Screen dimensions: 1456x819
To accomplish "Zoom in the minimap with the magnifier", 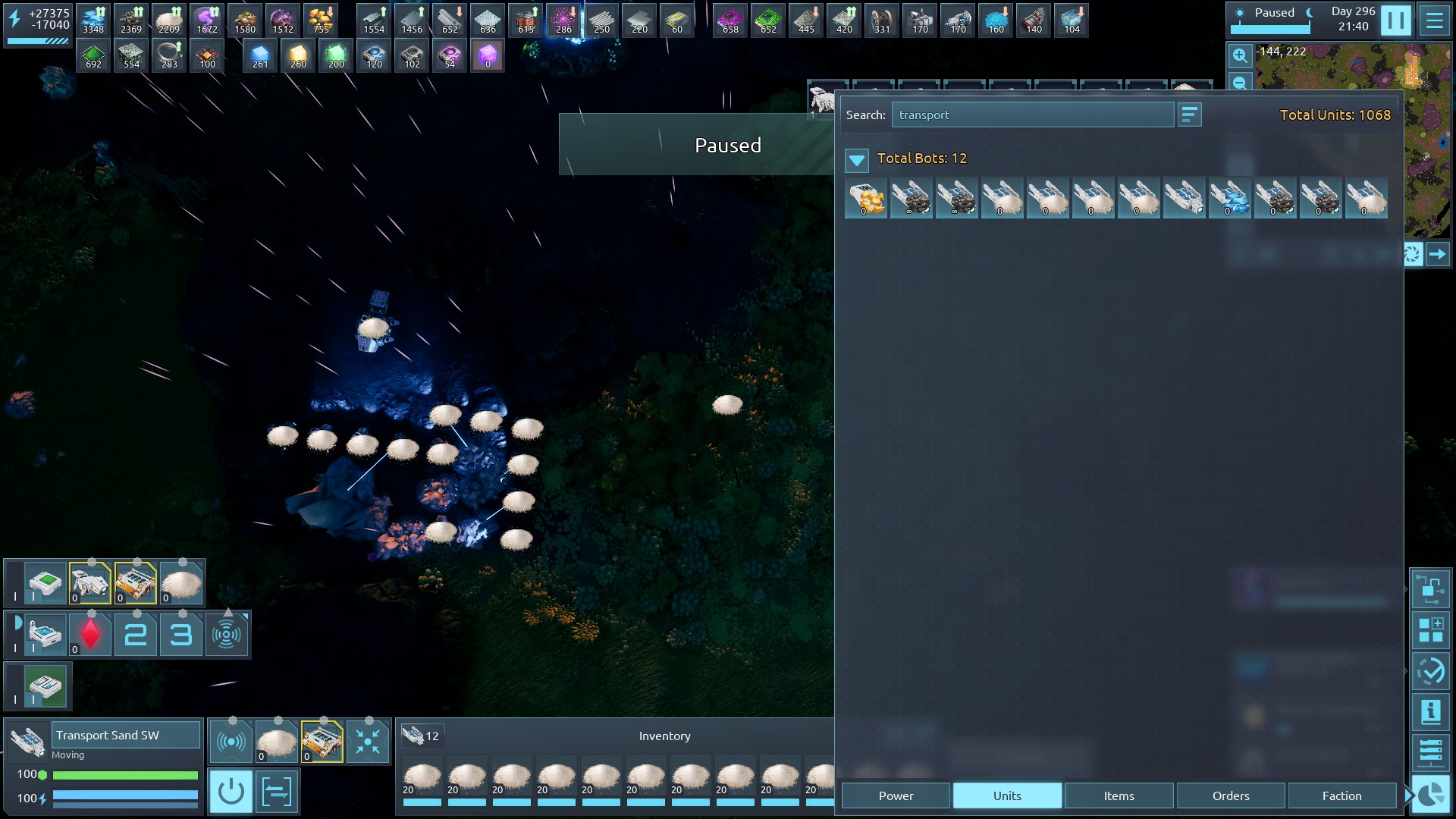I will (x=1240, y=55).
